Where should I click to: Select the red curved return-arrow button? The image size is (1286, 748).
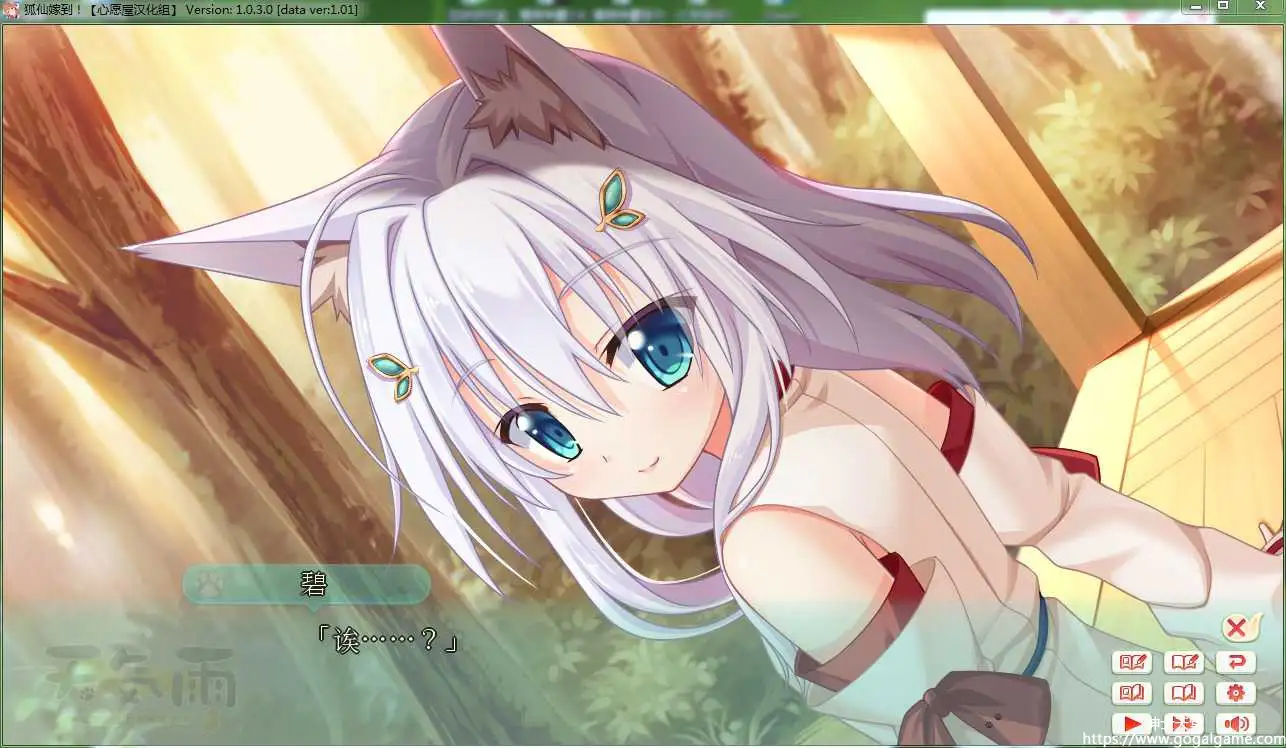[x=1236, y=662]
